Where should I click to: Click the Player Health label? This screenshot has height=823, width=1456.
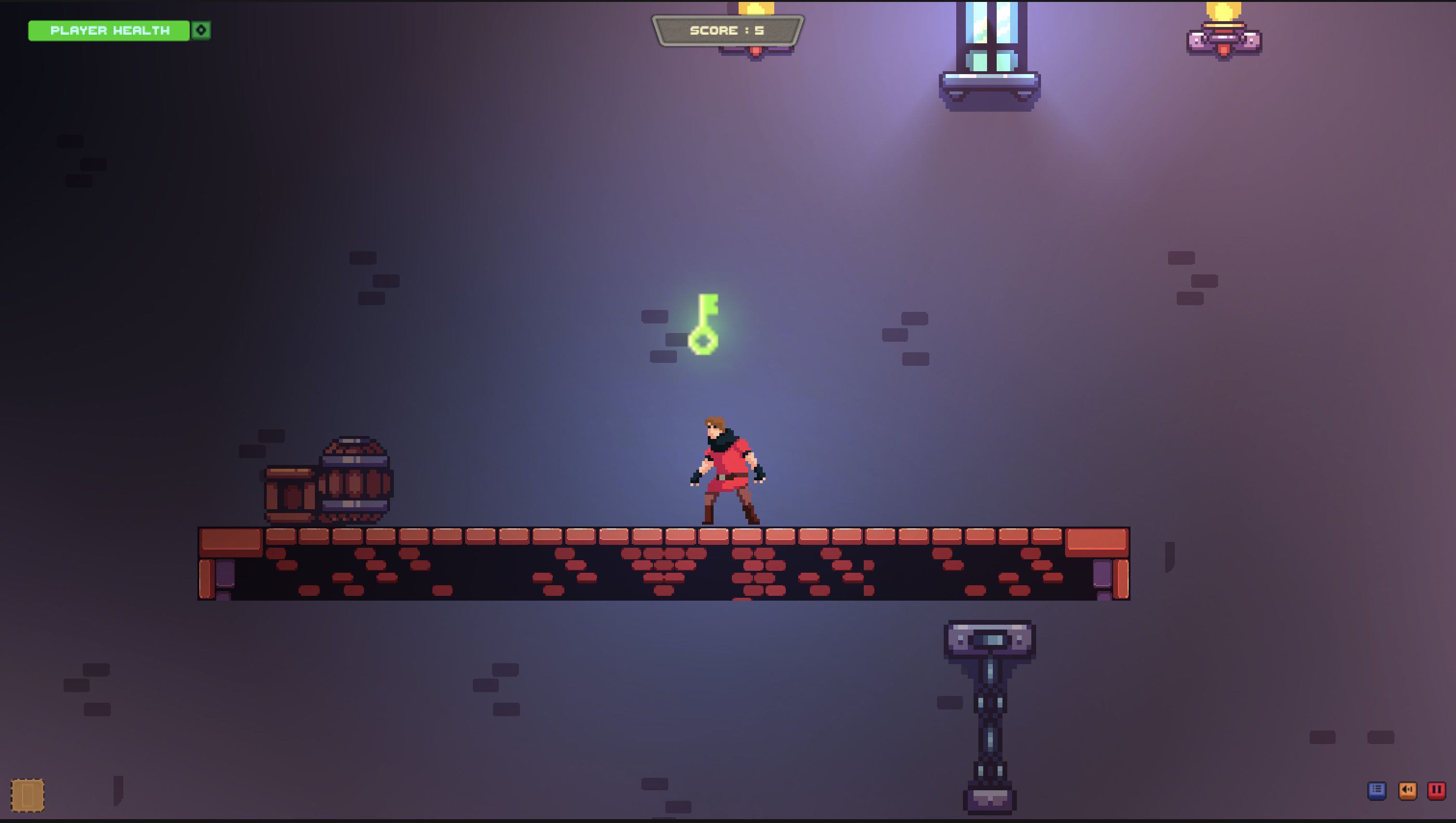pos(110,30)
